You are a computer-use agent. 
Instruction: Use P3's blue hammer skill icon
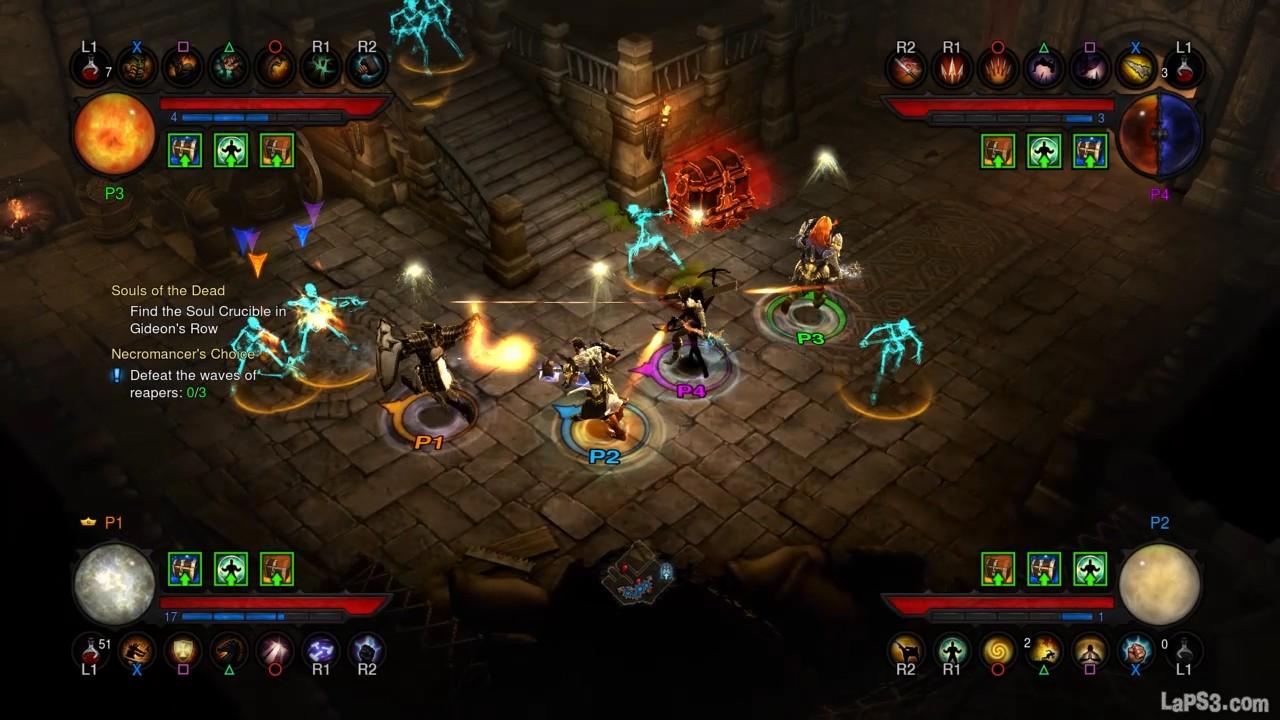[366, 67]
